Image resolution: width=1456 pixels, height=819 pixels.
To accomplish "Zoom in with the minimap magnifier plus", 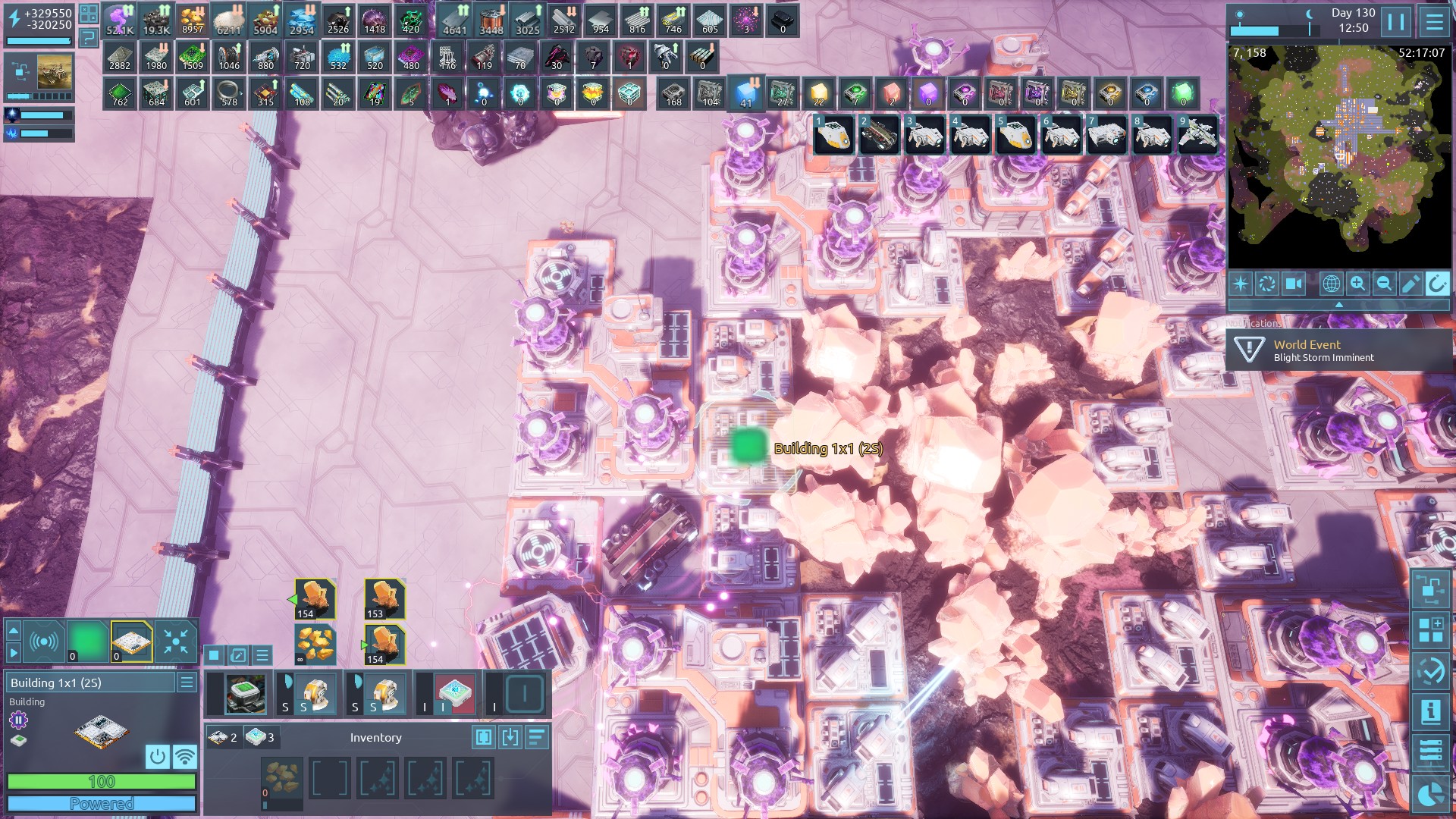I will [1357, 284].
